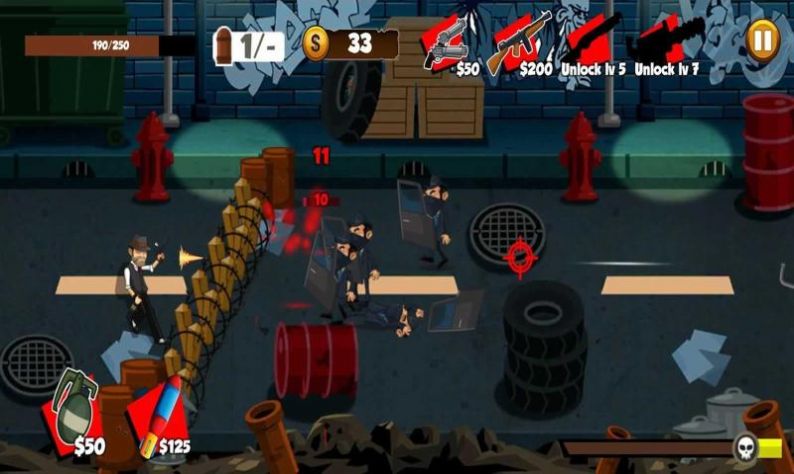Pause the game with the round button
This screenshot has width=794, height=474.
click(x=762, y=39)
